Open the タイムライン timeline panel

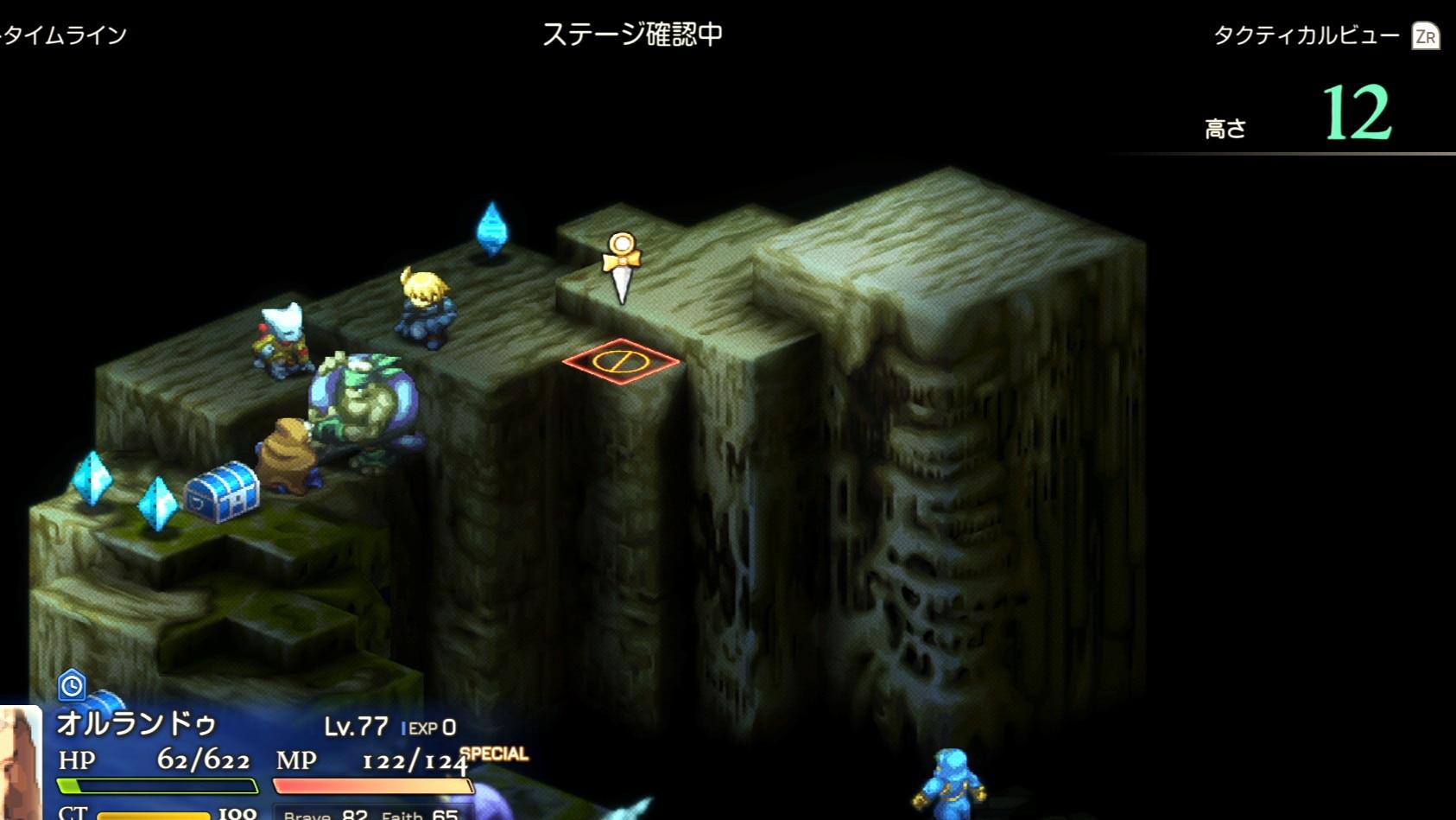tap(65, 35)
